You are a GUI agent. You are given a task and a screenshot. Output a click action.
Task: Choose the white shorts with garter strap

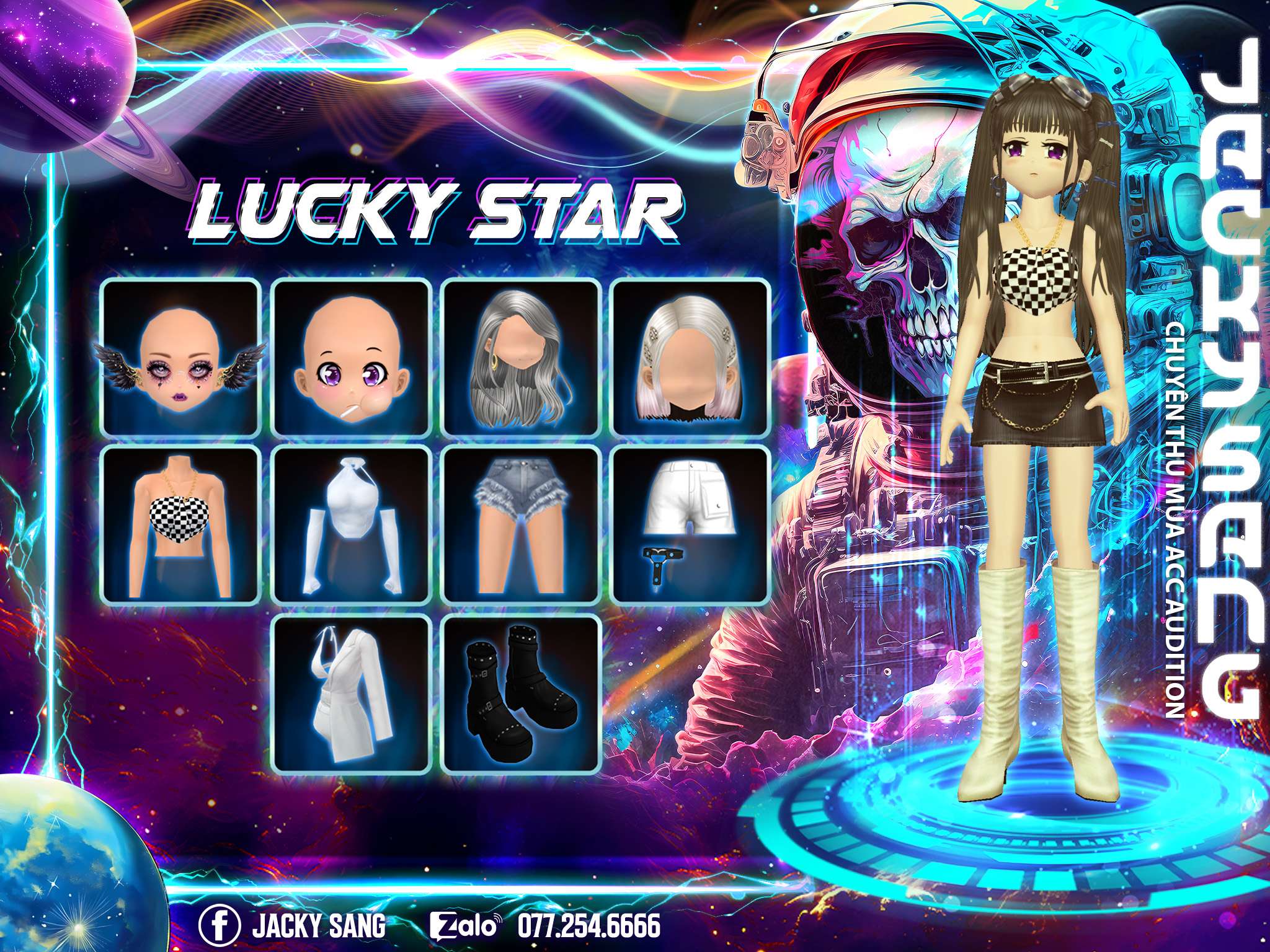(x=690, y=525)
